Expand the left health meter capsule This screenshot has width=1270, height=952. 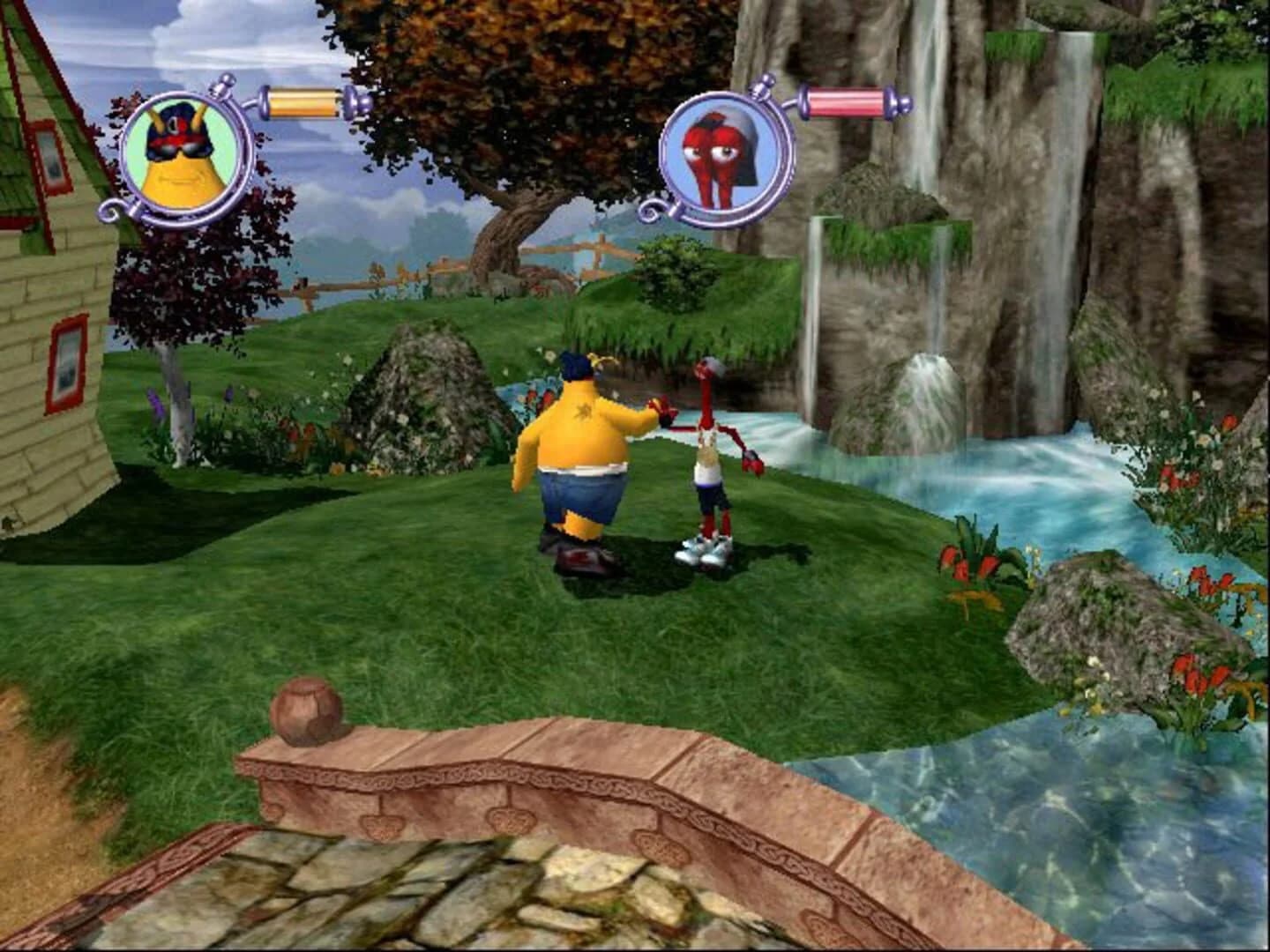[x=303, y=100]
